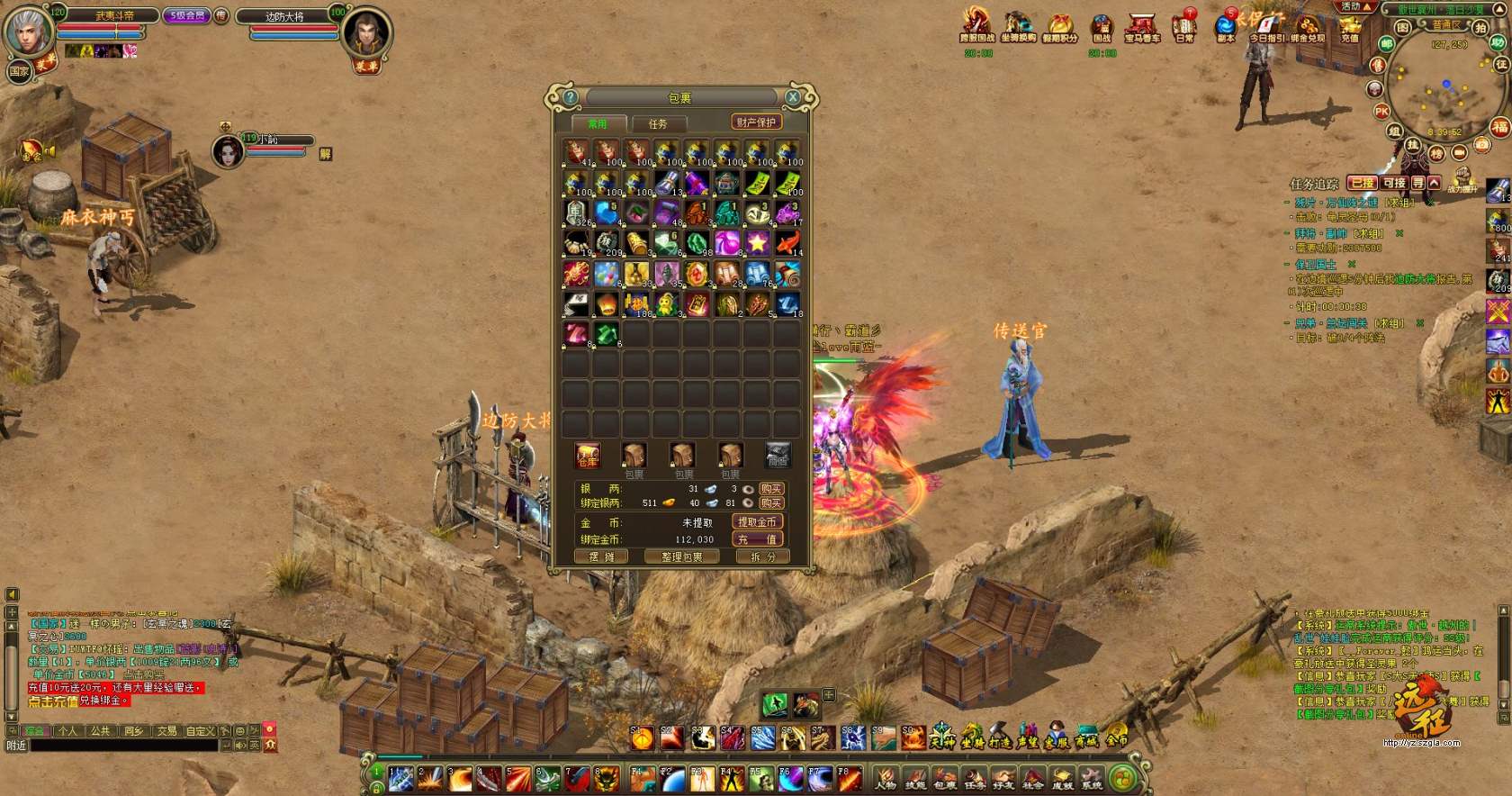Open 财产保护 property protection
This screenshot has width=1512, height=796.
click(x=756, y=122)
